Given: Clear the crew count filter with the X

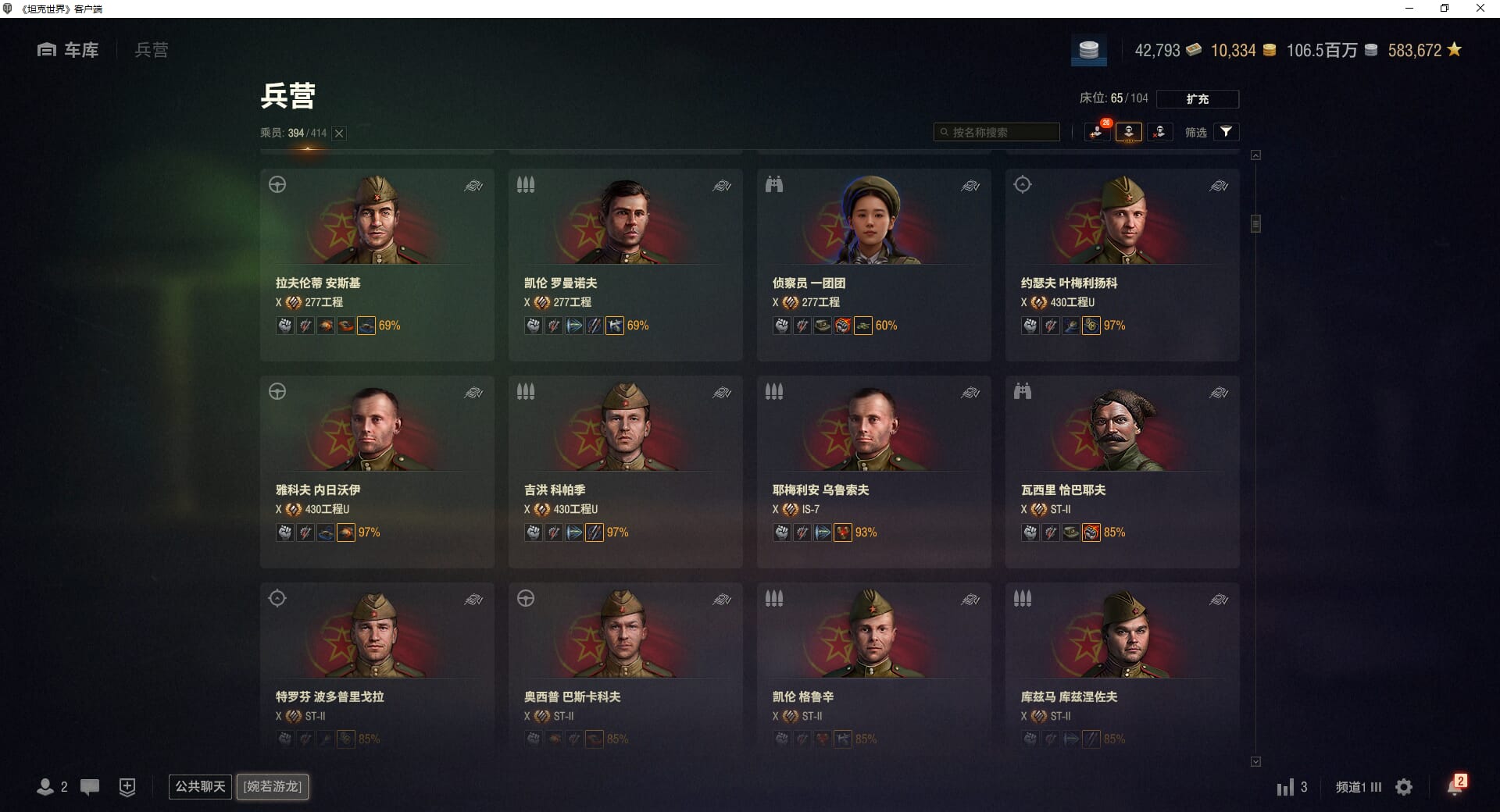Looking at the screenshot, I should point(339,134).
